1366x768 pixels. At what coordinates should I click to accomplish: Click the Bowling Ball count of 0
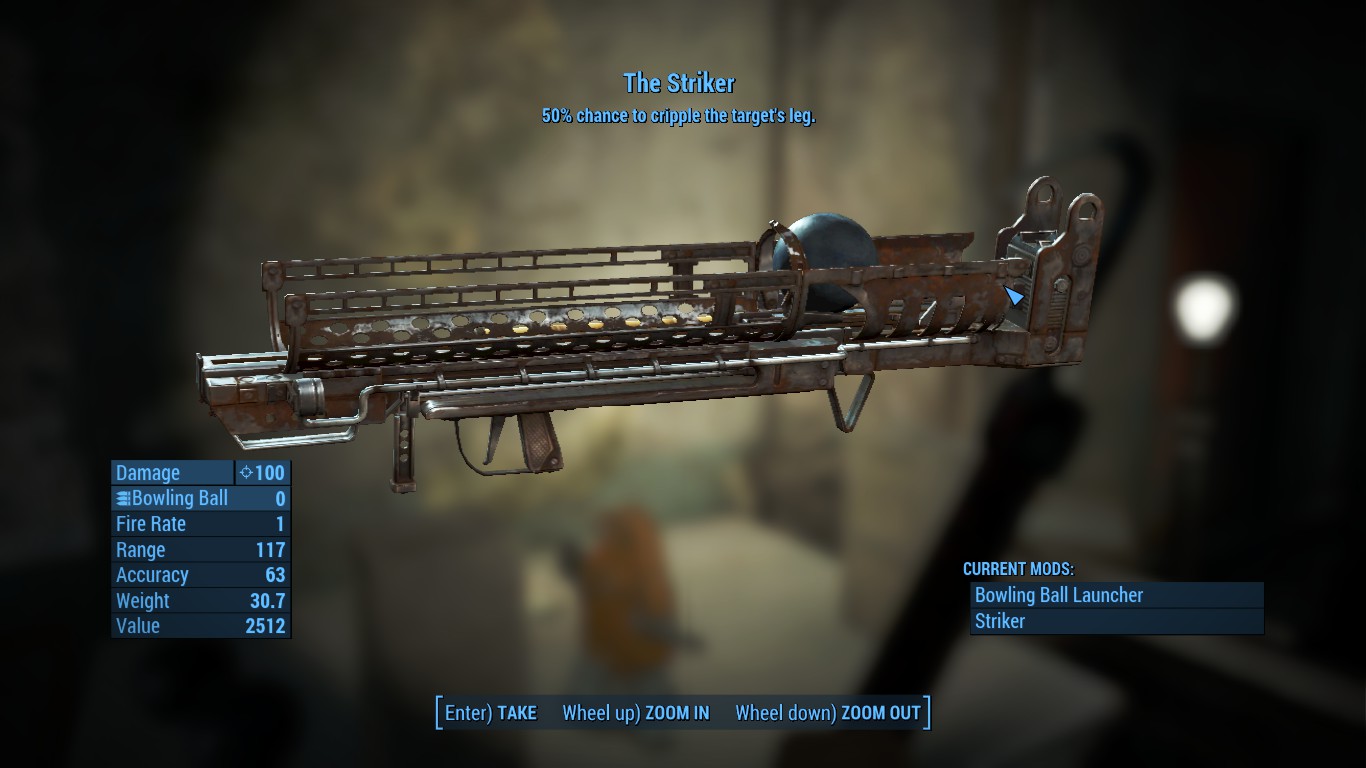tap(279, 498)
